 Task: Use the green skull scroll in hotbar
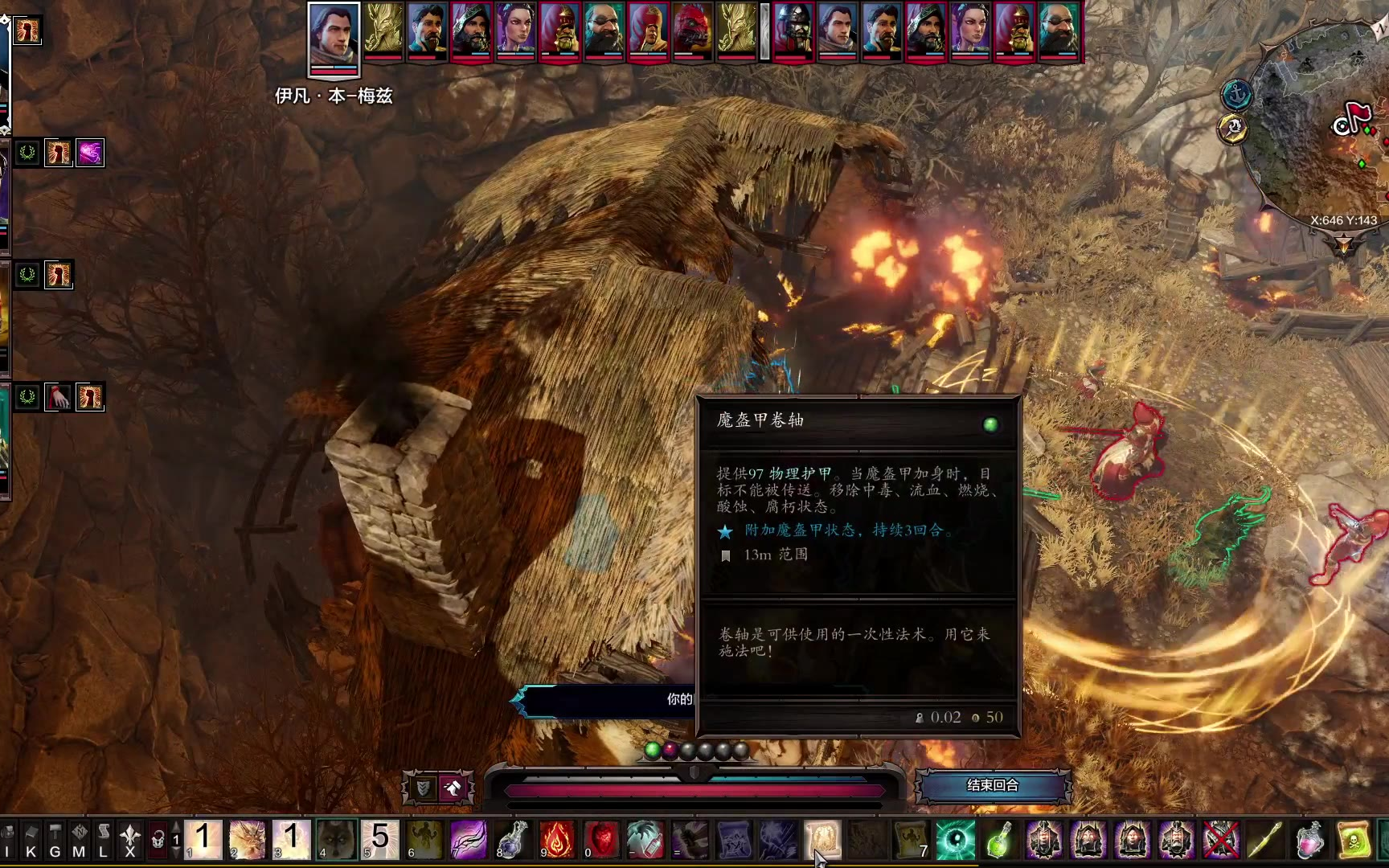tap(1354, 840)
